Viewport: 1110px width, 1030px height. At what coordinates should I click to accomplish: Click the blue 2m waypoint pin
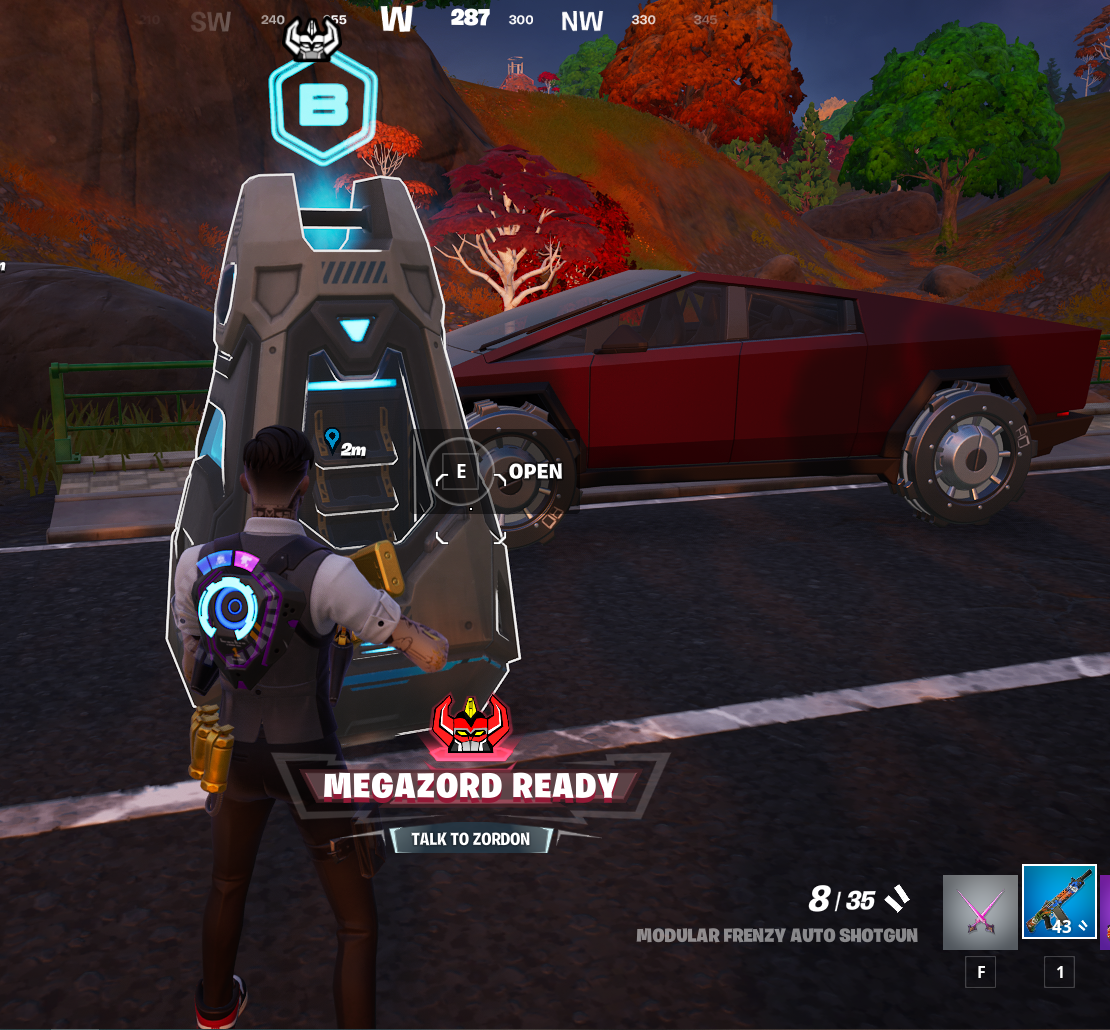(x=332, y=439)
